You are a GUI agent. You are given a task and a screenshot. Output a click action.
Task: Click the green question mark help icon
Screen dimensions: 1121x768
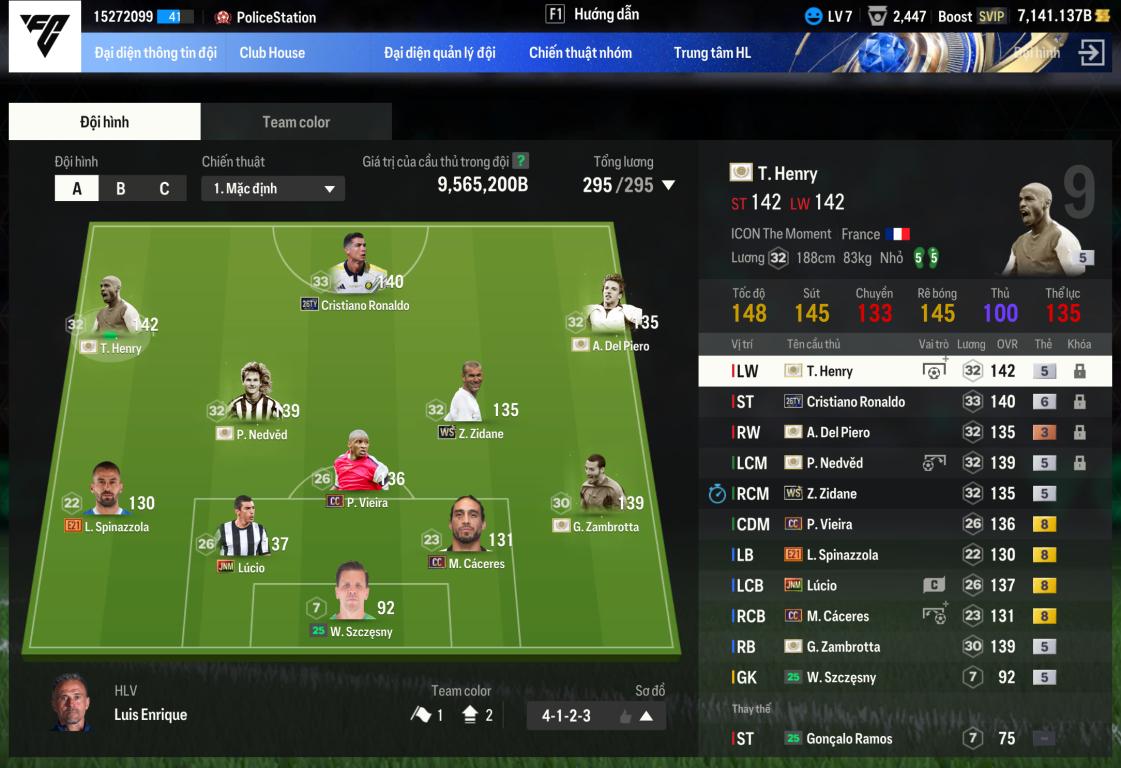[520, 161]
